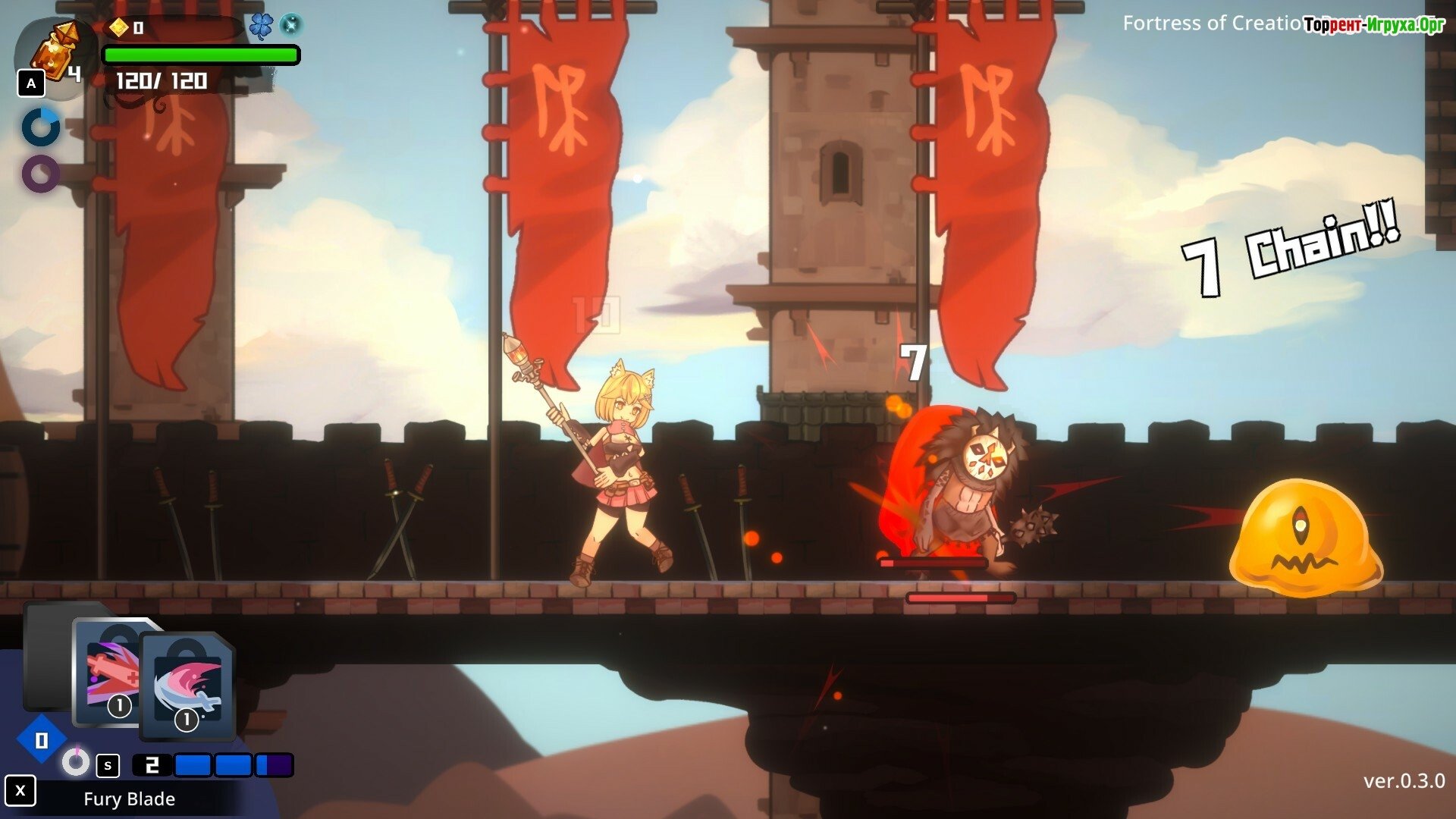Select the purple ring status icon
Screen dimensions: 1456x819
[x=41, y=174]
